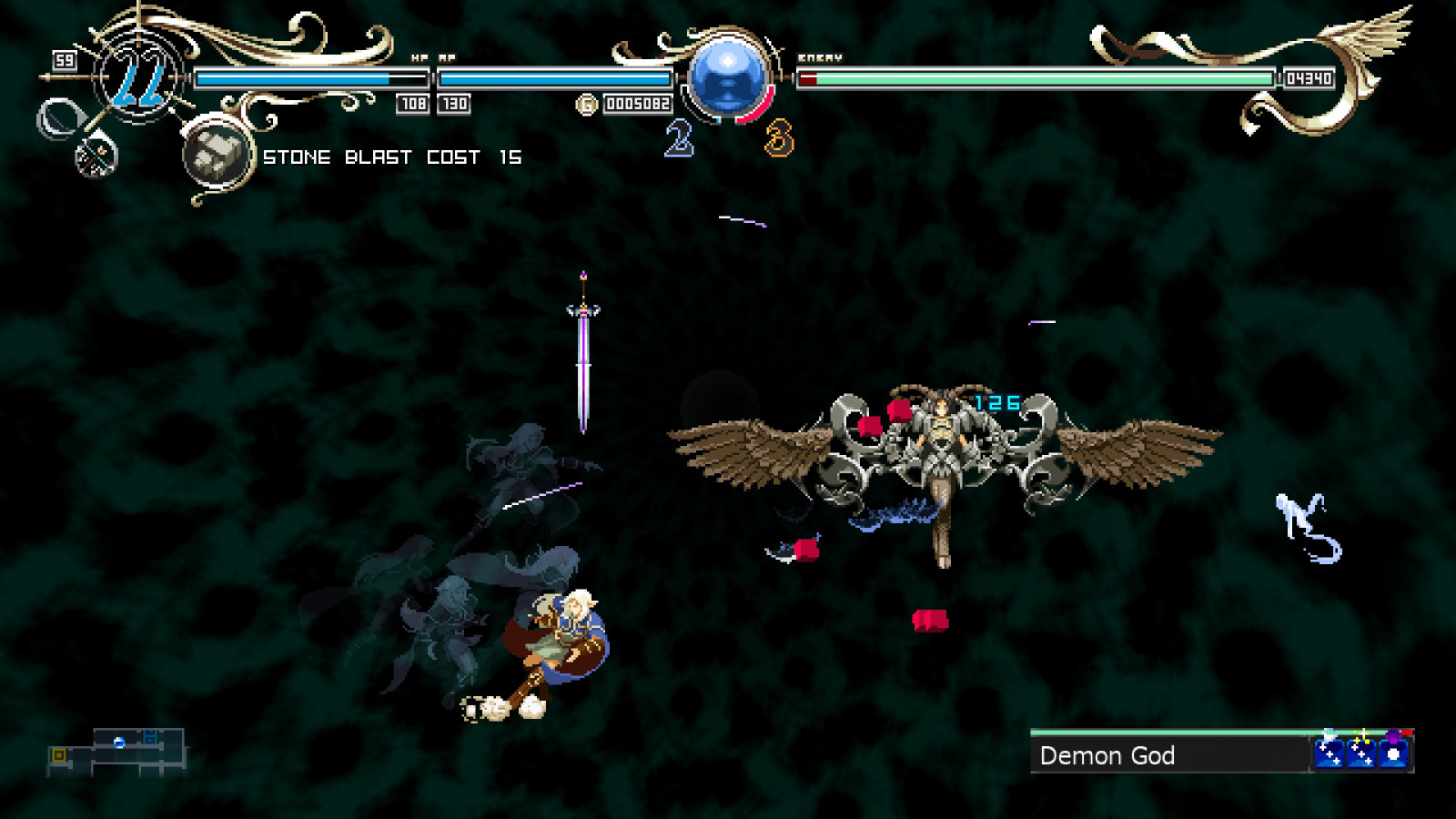
Task: Select the purple spirit slot icon on the right
Action: (x=1393, y=753)
